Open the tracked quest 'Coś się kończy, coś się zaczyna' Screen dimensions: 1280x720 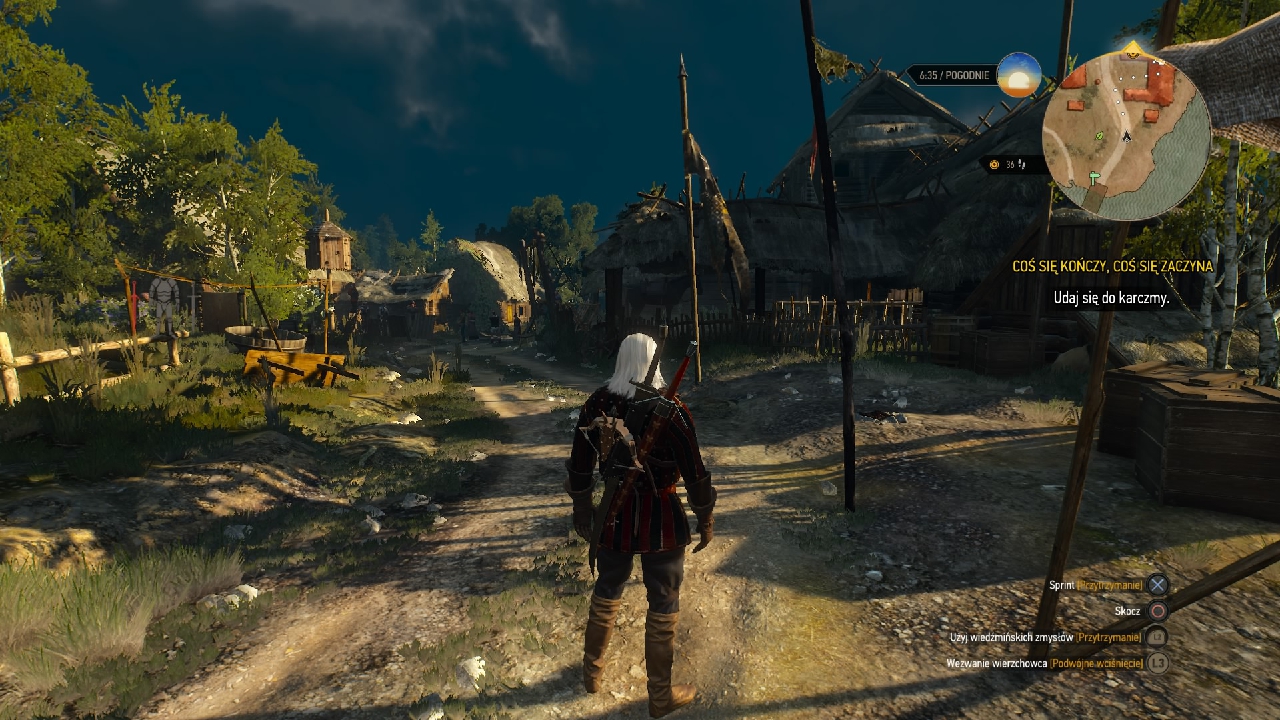[1110, 267]
